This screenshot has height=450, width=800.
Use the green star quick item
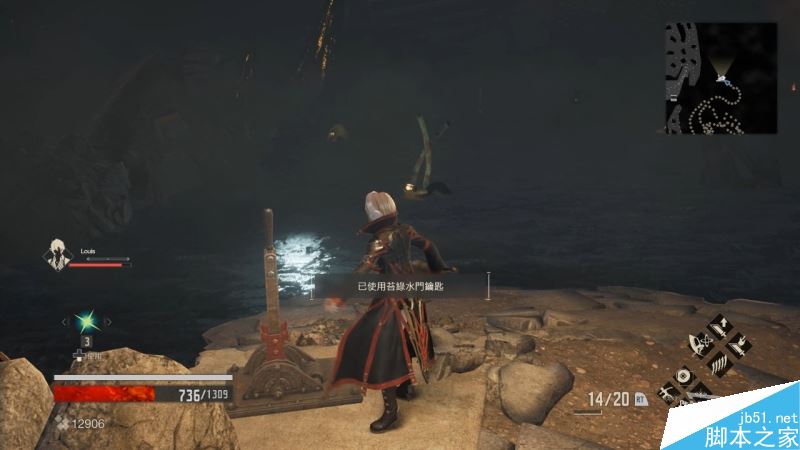[86, 321]
